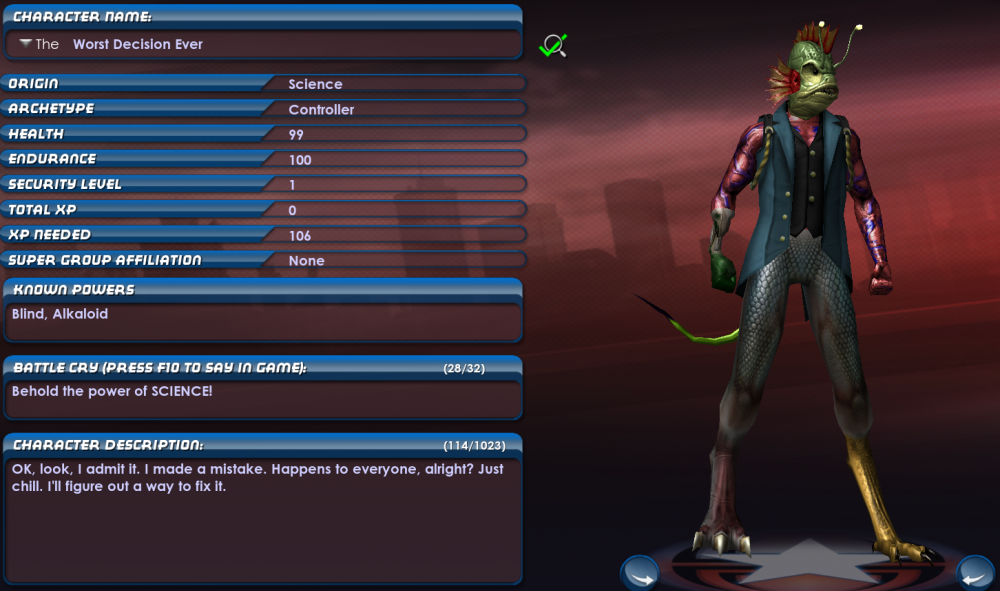The image size is (1000, 591).
Task: Click the character name text field
Action: click(x=290, y=44)
